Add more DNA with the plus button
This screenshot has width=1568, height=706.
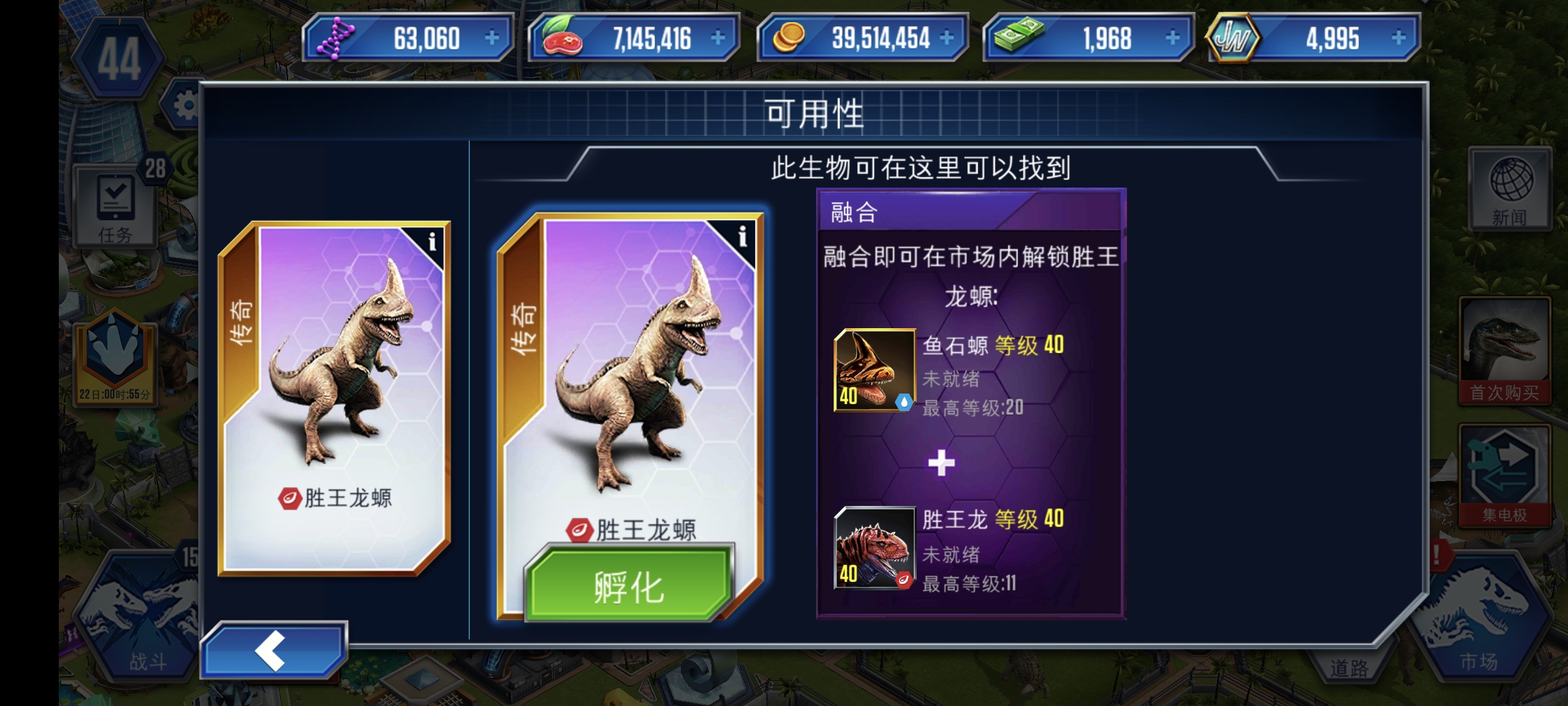(491, 38)
